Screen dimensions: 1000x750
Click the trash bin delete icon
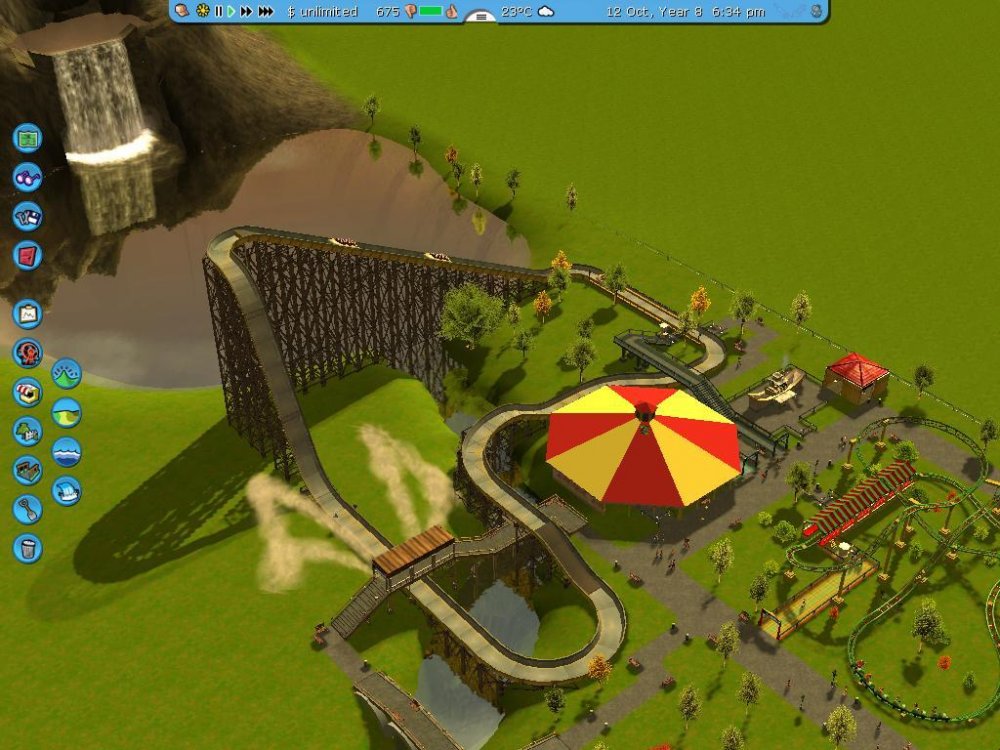(27, 548)
